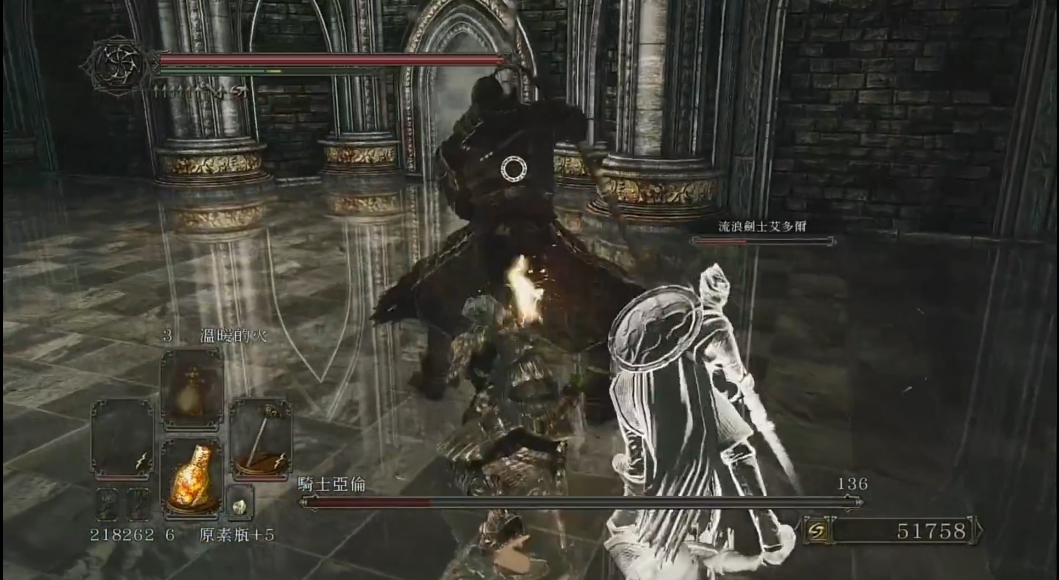The height and width of the screenshot is (580, 1059).
Task: Select the left-hand equipment slot
Action: (x=122, y=439)
